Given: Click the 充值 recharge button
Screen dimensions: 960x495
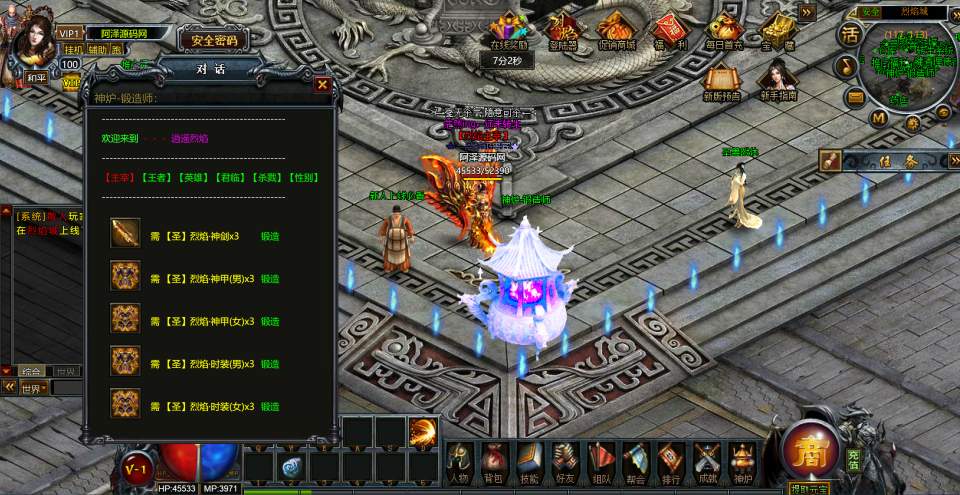Looking at the screenshot, I should [853, 461].
